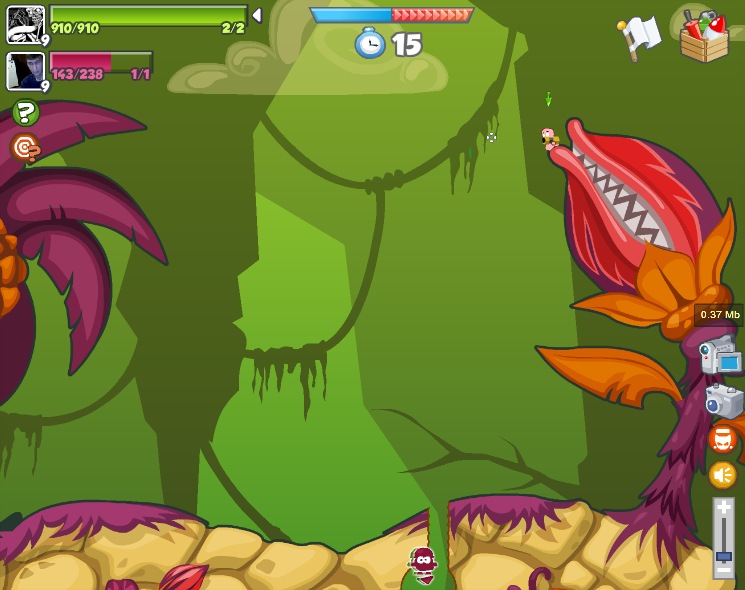
Task: Select the green team's avatar portrait
Action: tap(26, 24)
